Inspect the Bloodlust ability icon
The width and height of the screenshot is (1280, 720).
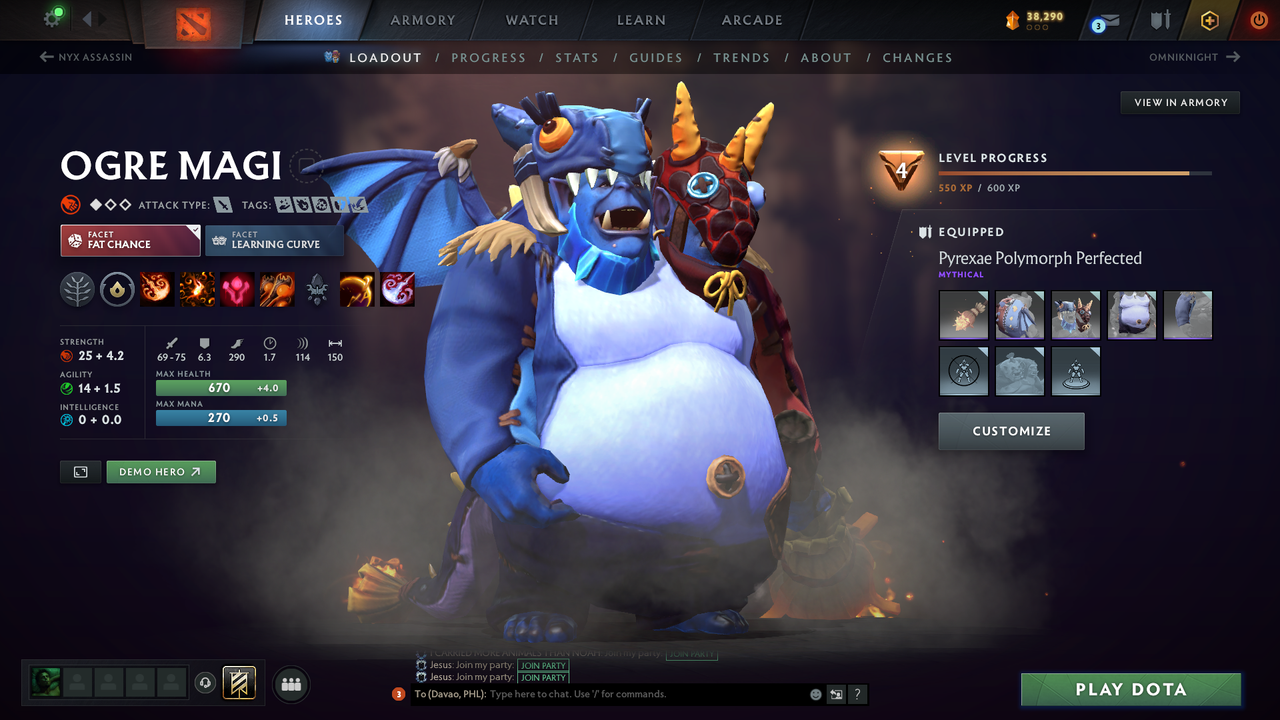tap(236, 289)
